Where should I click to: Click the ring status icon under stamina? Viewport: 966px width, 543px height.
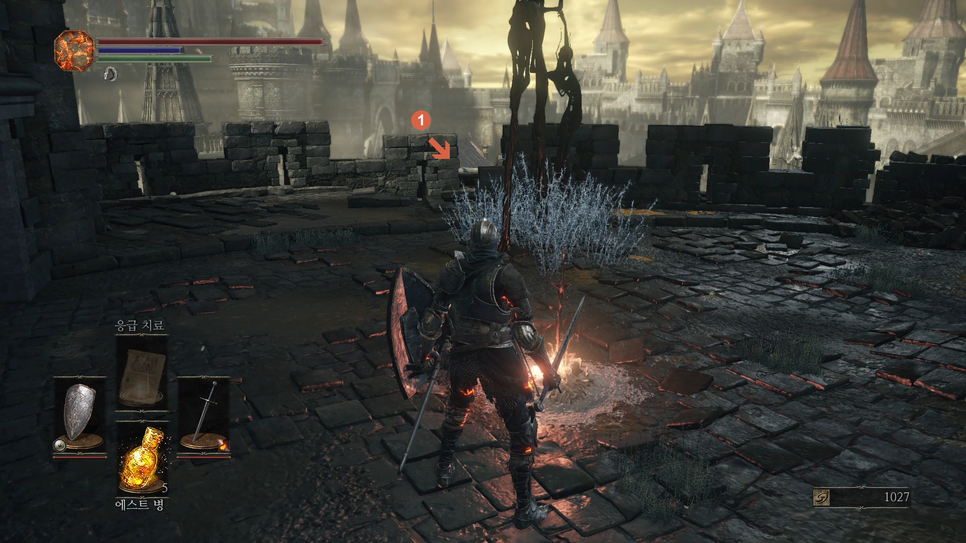pyautogui.click(x=110, y=74)
